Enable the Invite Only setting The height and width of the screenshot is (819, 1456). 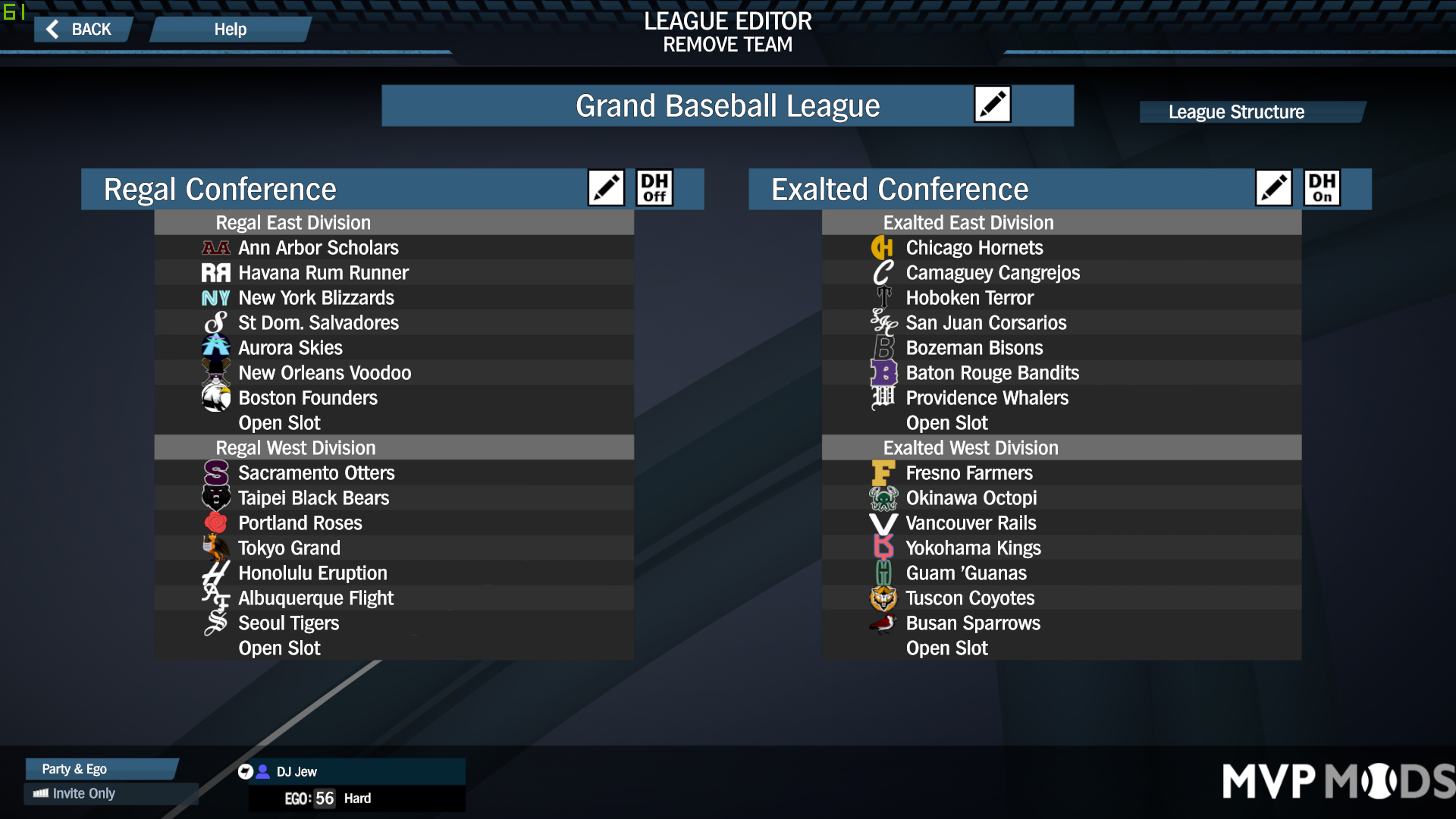(83, 793)
